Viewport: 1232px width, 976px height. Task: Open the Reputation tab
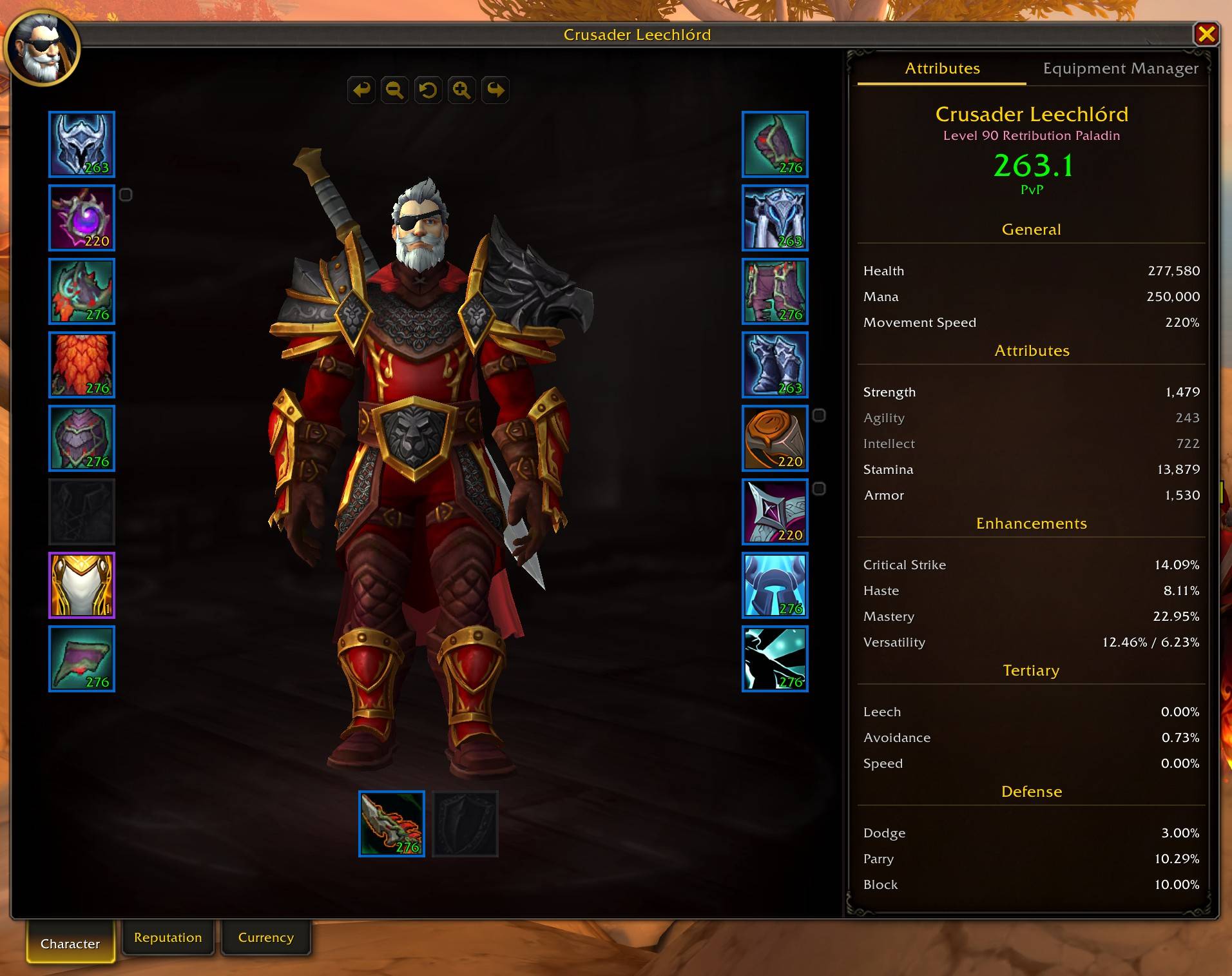[x=168, y=937]
